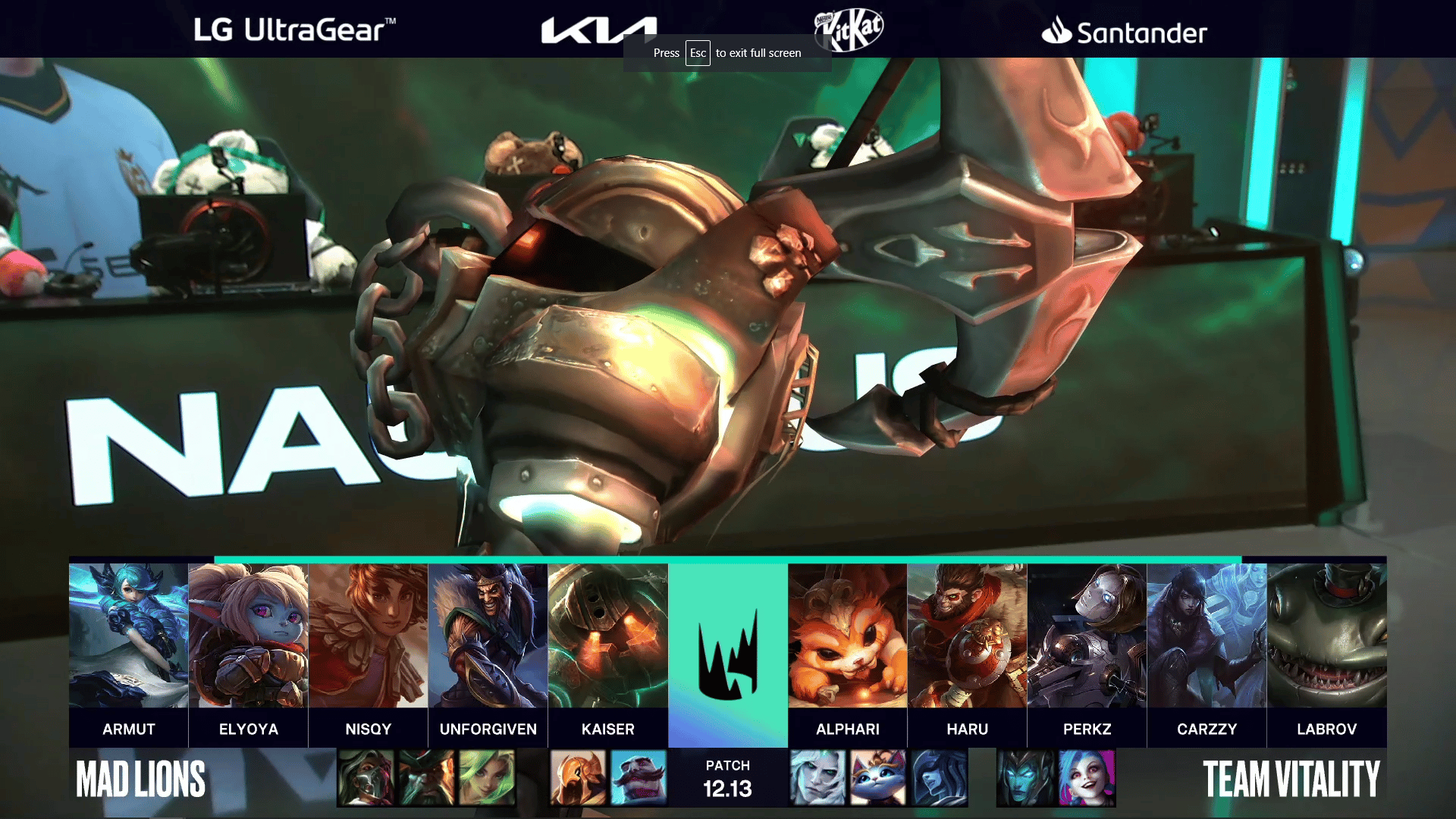Image resolution: width=1456 pixels, height=819 pixels.
Task: Click Elyoya's Poppy pick portrait
Action: (248, 635)
